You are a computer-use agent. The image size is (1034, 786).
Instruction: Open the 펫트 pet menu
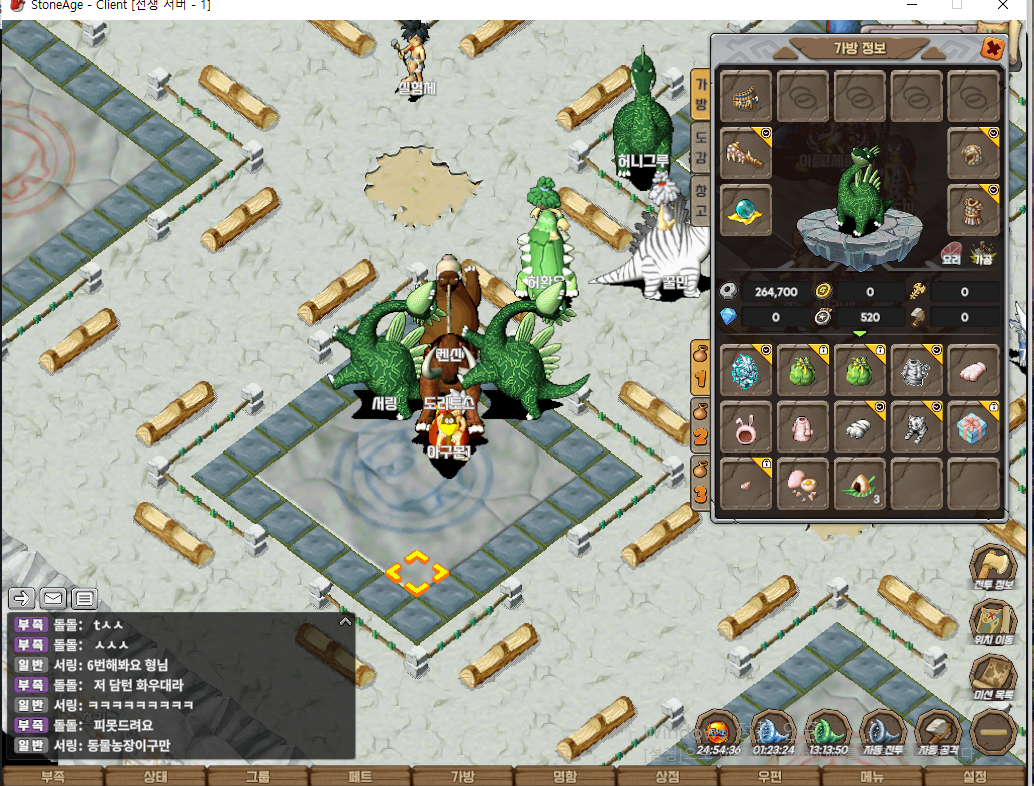(x=360, y=776)
